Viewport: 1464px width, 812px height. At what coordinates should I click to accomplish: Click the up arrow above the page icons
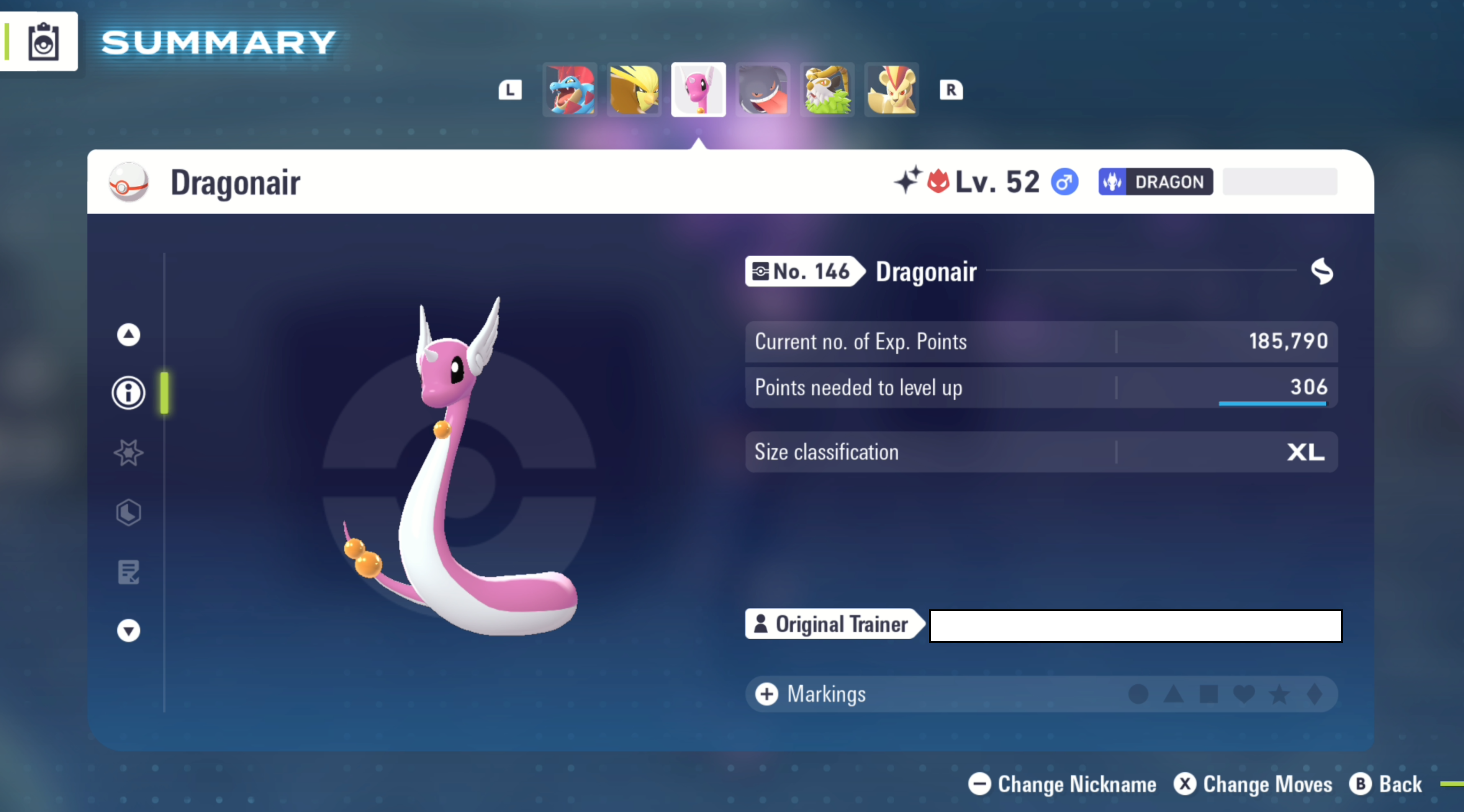[128, 335]
